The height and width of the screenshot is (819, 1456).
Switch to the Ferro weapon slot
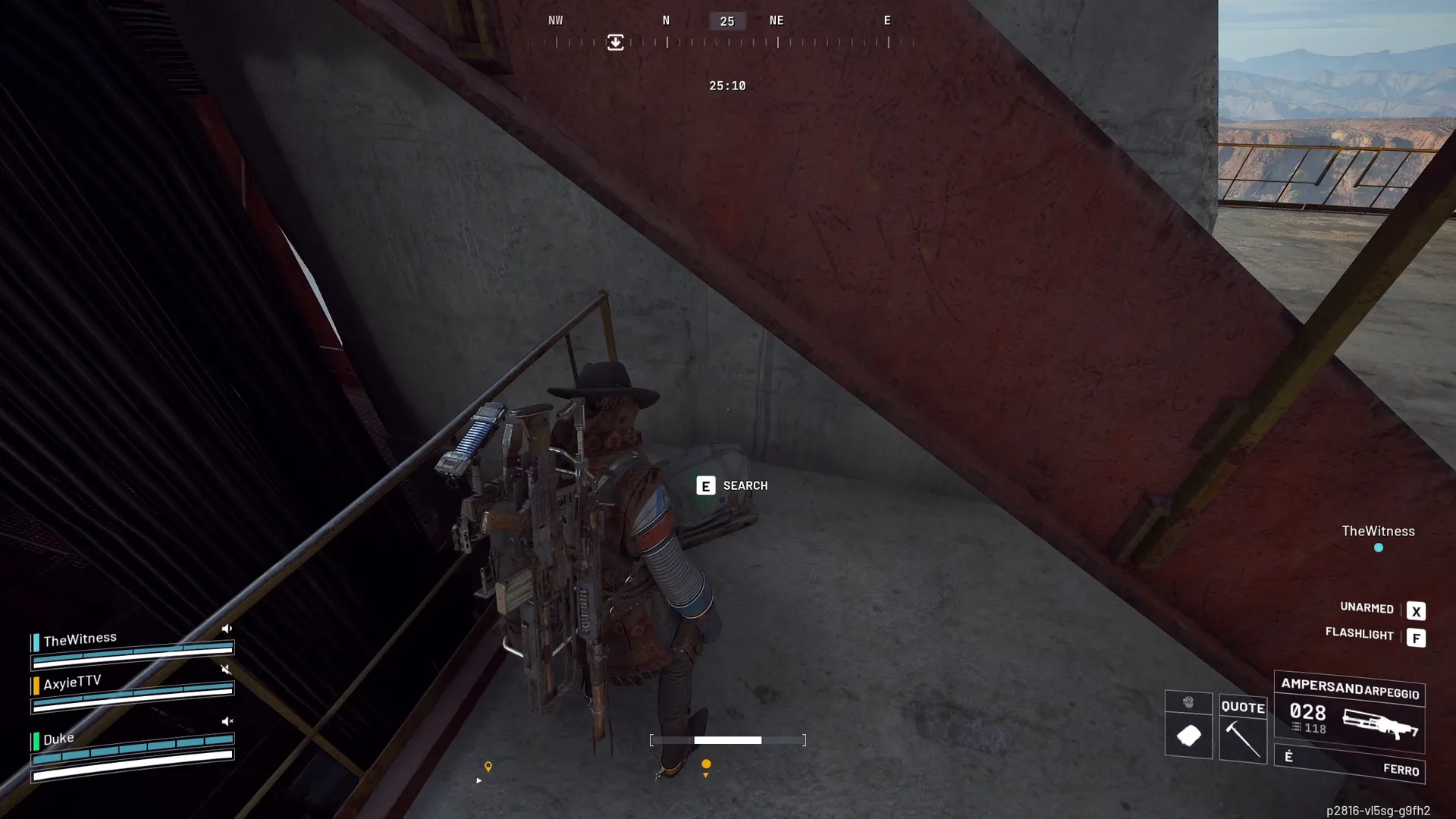point(1350,764)
